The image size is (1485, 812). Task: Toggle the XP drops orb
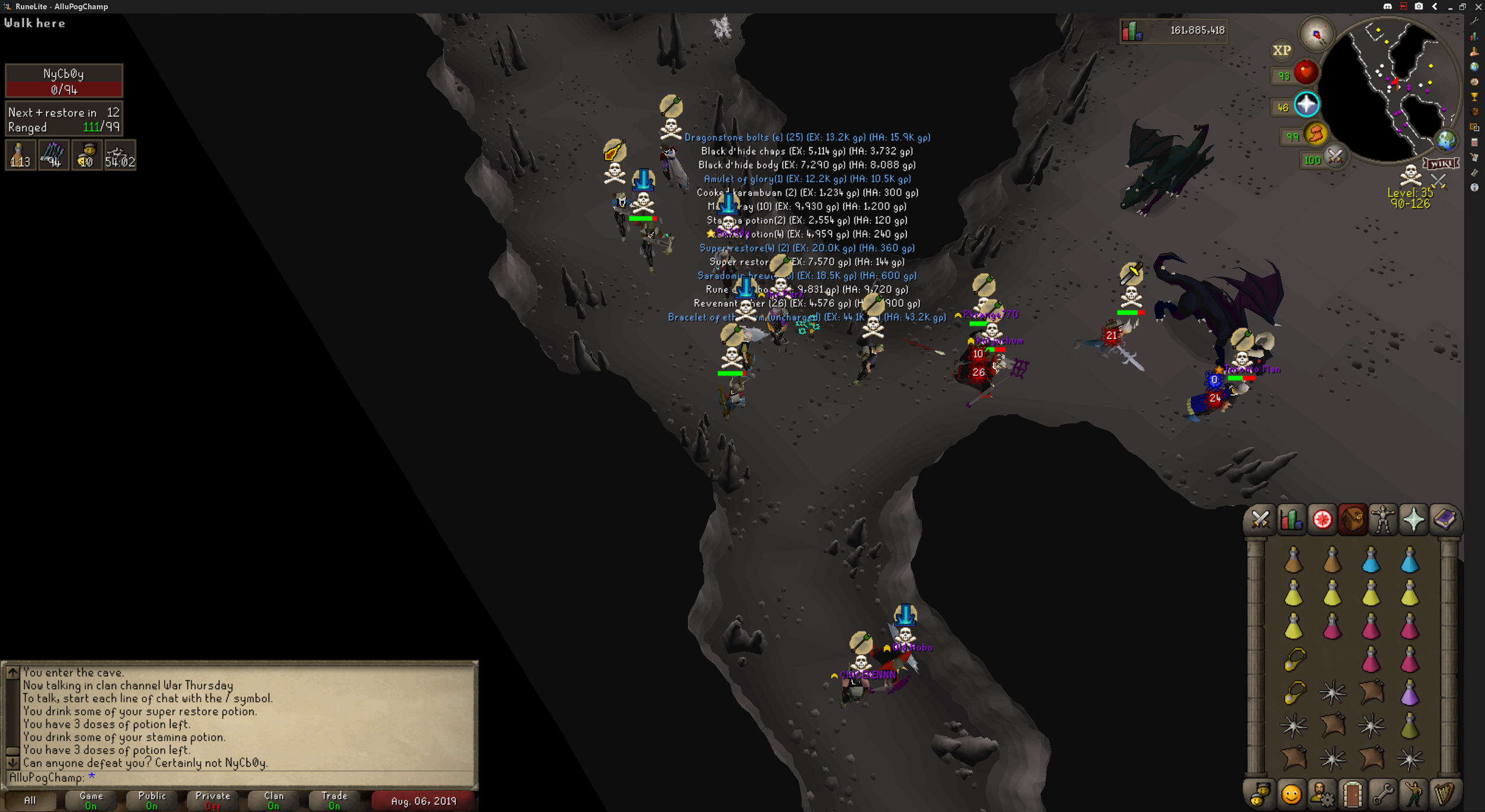coord(1281,50)
